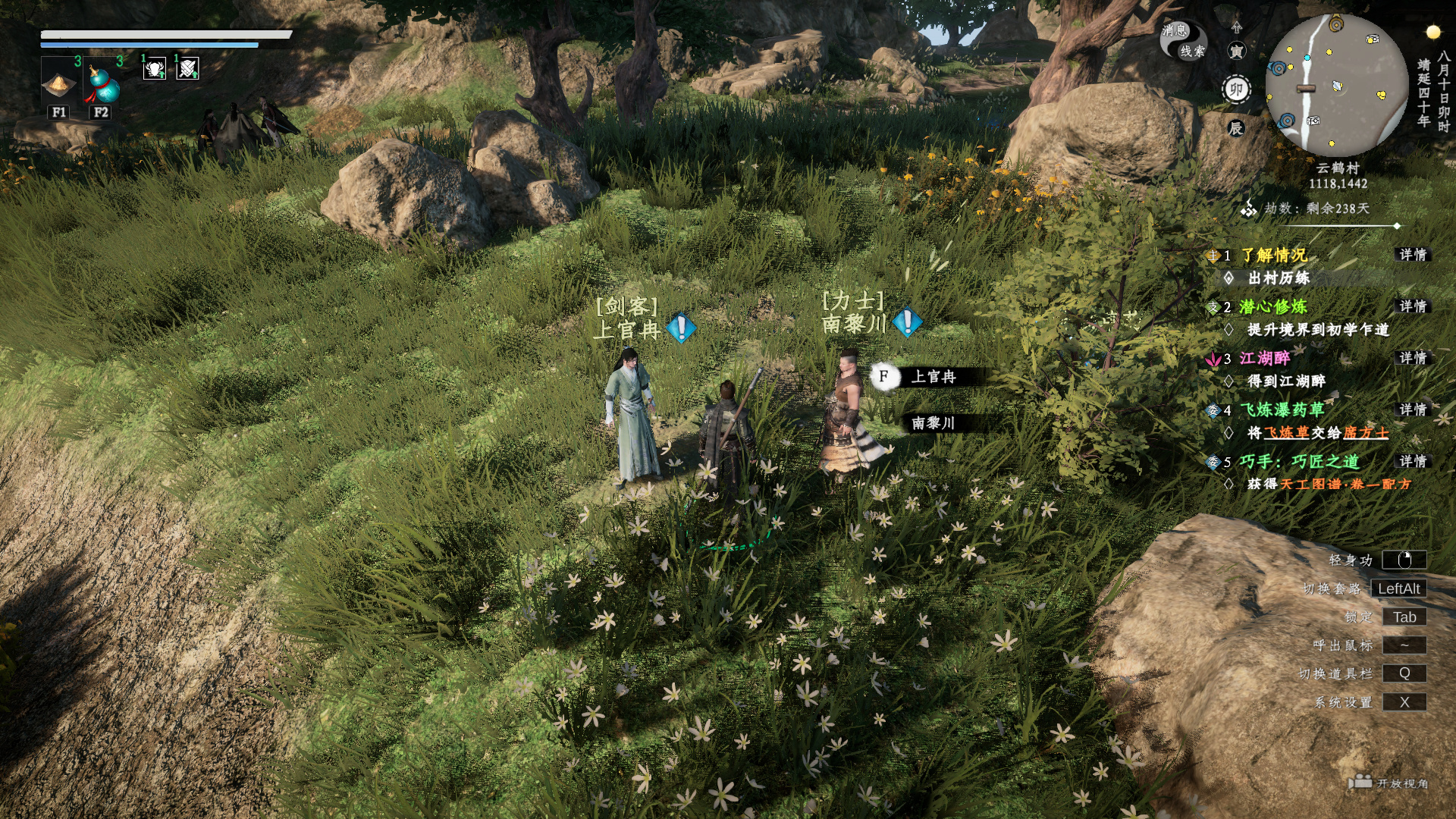Viewport: 1456px width, 819px height.
Task: Open details for quest 潜心修炼
Action: click(1413, 306)
